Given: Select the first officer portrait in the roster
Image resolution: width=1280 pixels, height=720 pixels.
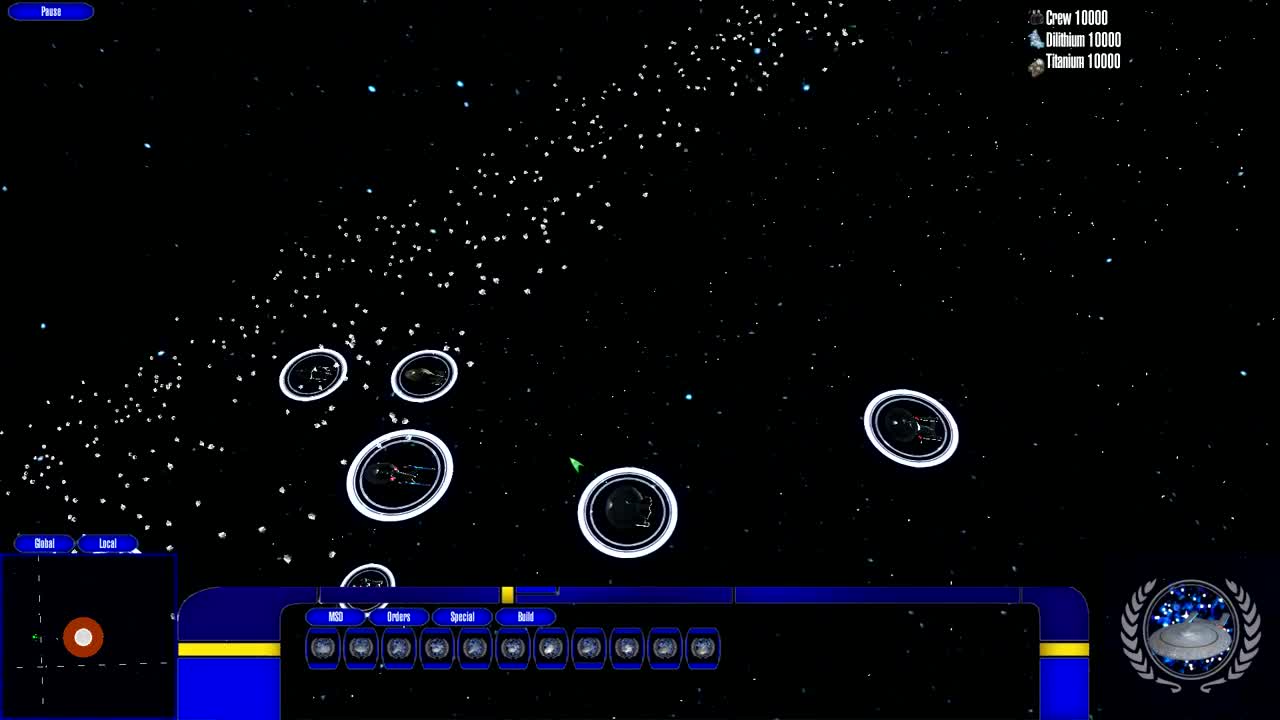Looking at the screenshot, I should point(324,648).
